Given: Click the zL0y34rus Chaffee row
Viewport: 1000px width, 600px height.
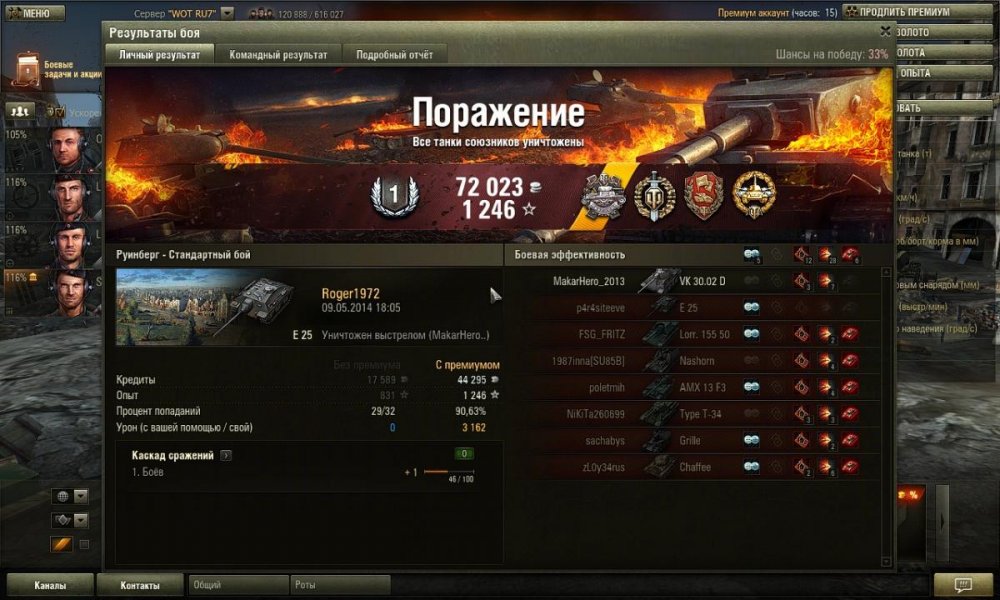Looking at the screenshot, I should [x=690, y=466].
